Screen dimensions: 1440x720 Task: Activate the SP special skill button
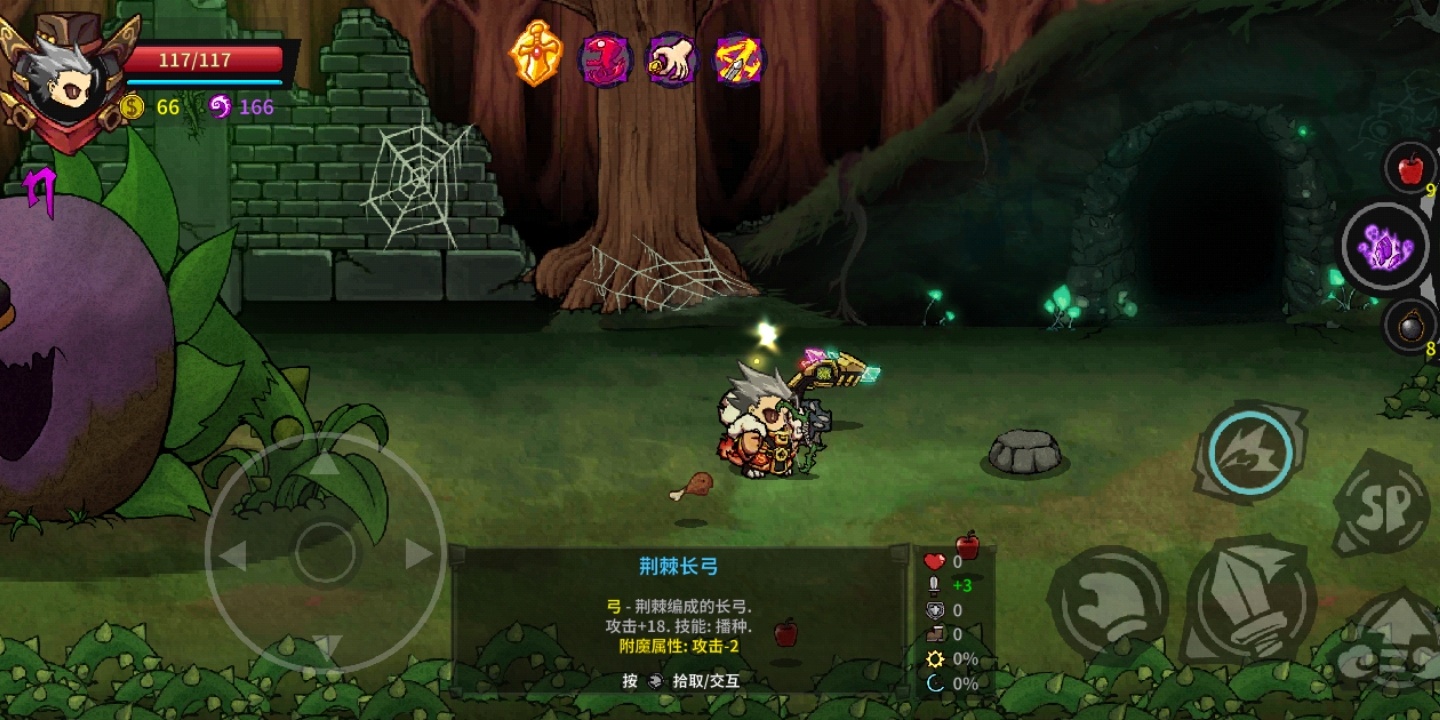pos(1383,503)
